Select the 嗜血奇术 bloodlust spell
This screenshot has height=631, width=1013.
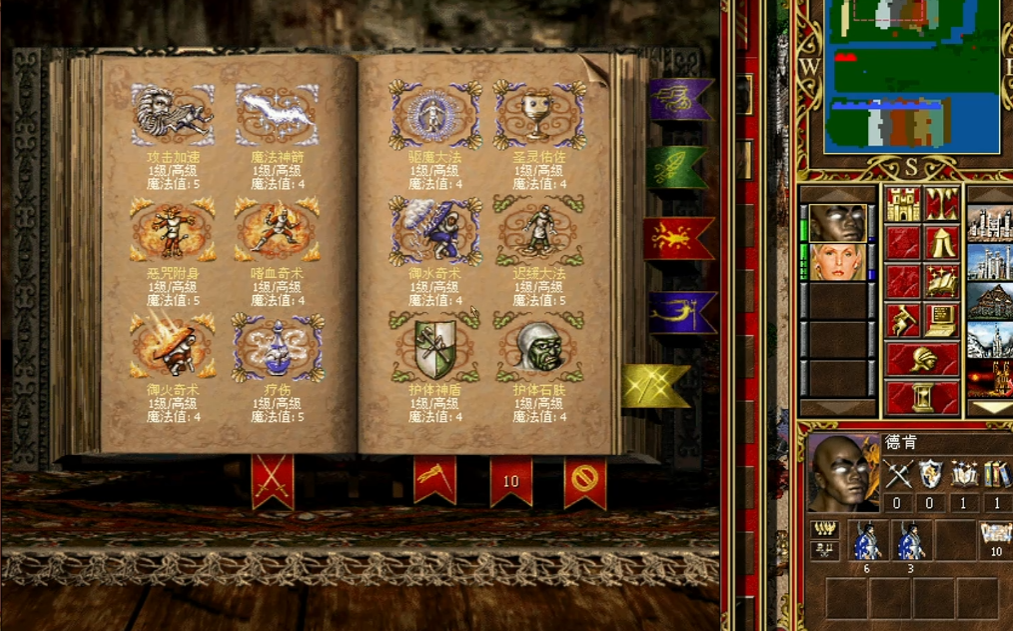pyautogui.click(x=277, y=231)
